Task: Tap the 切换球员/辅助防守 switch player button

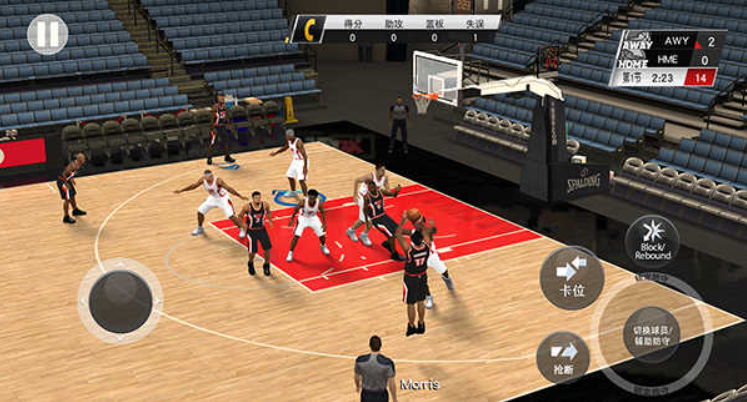Action: [x=652, y=335]
